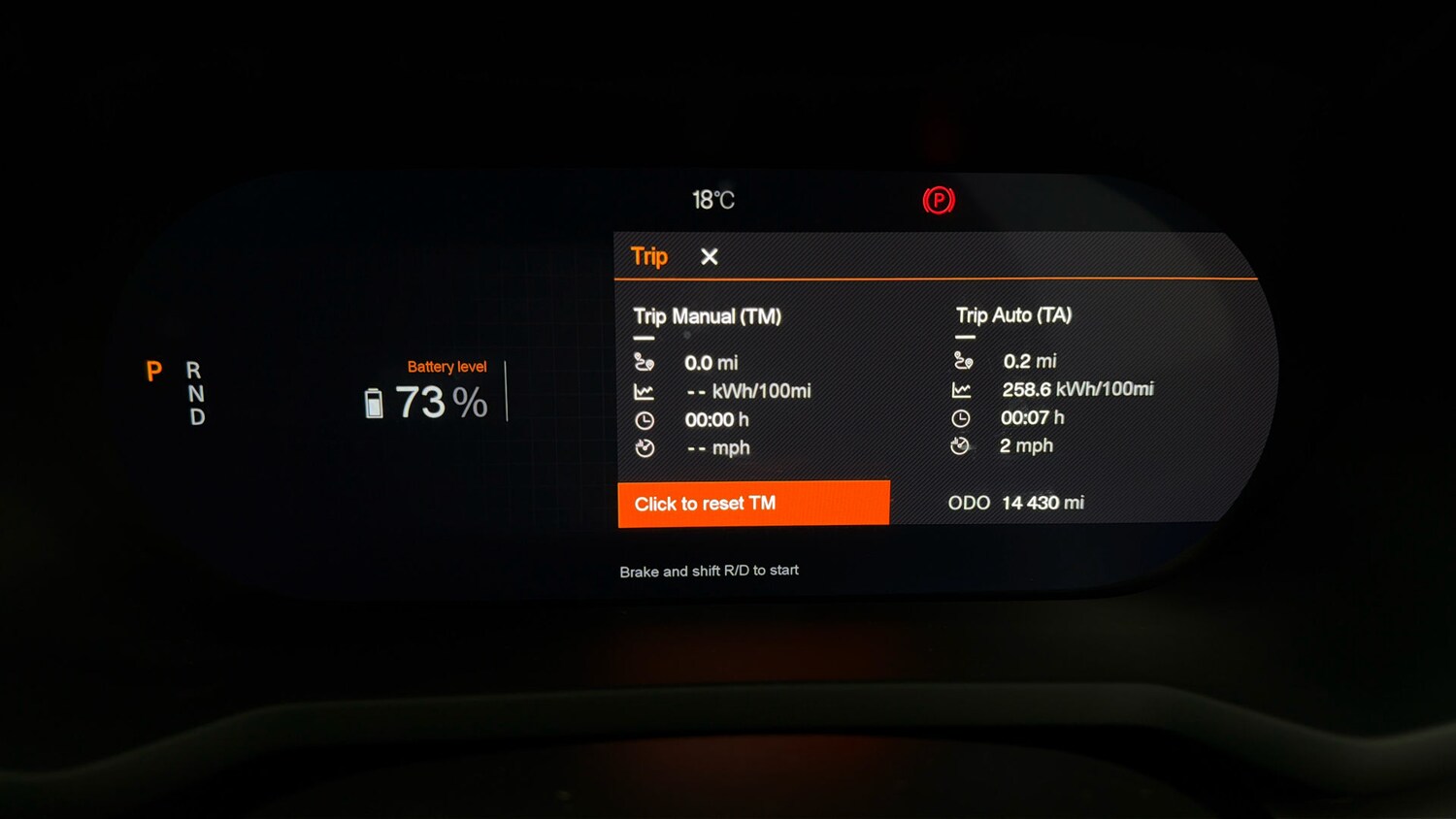Click the speed icon next to 2 mph
The height and width of the screenshot is (819, 1456).
tap(962, 445)
